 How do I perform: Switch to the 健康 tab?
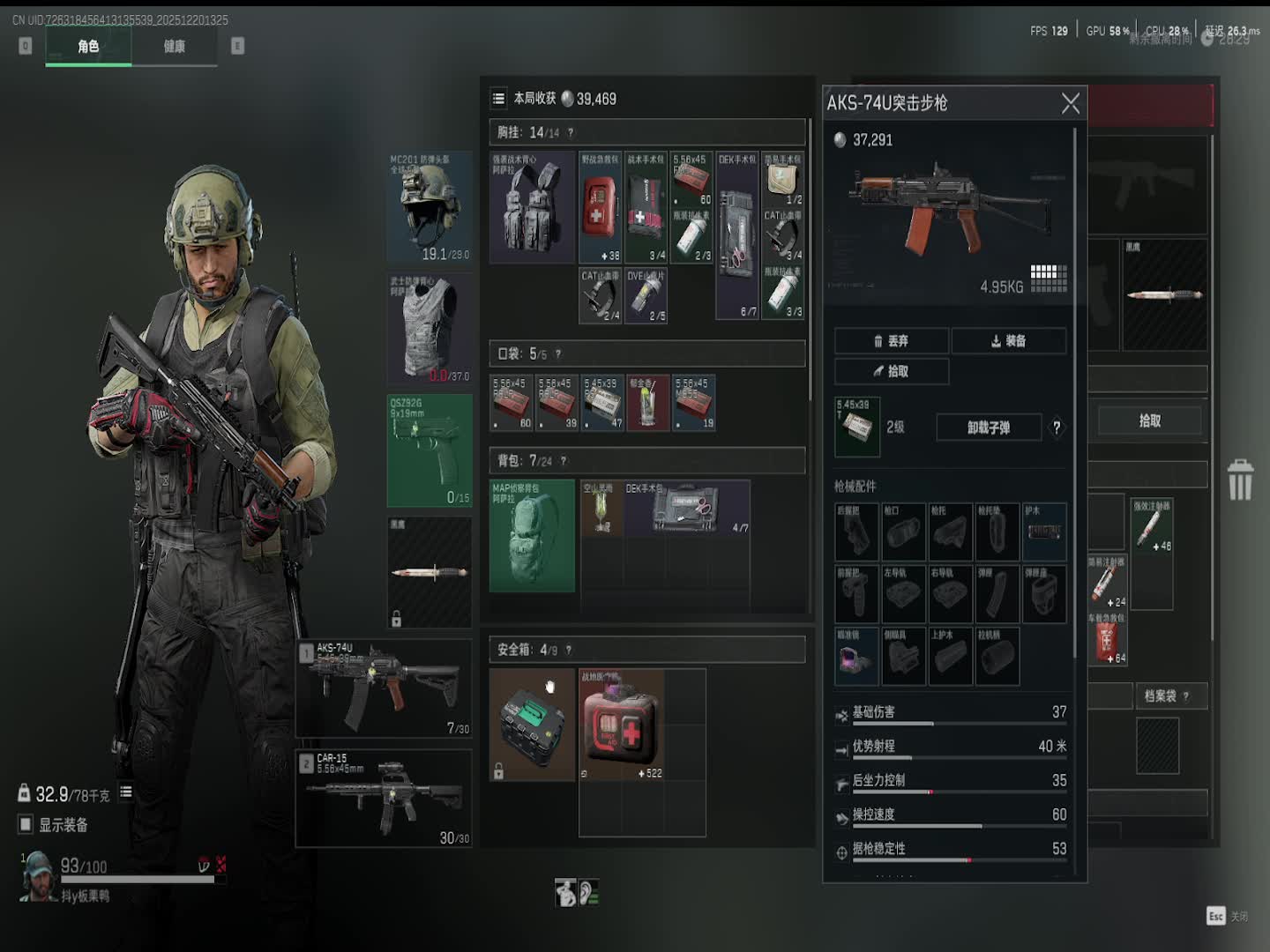[174, 47]
